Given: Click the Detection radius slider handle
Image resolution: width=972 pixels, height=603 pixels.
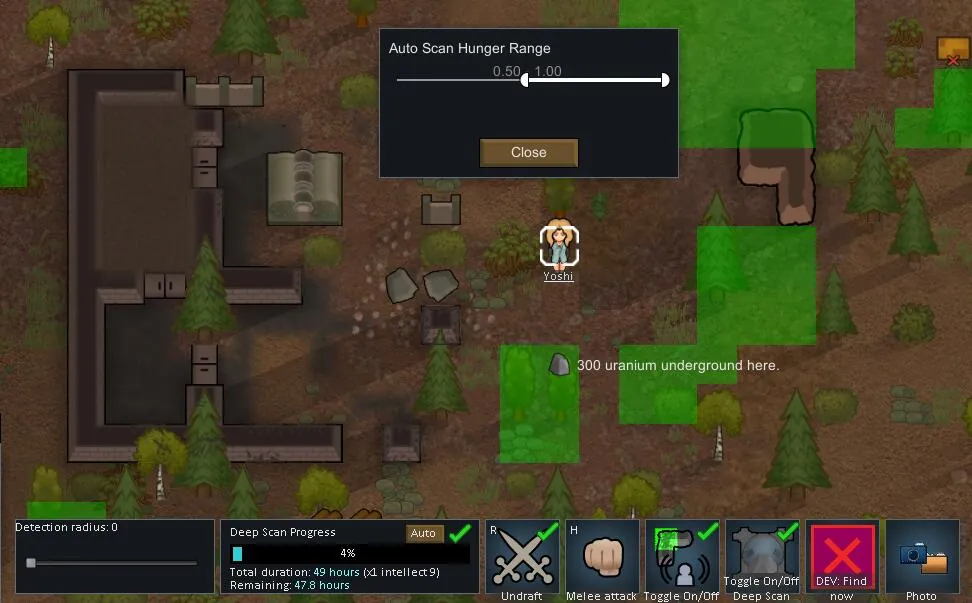Looking at the screenshot, I should tap(31, 563).
